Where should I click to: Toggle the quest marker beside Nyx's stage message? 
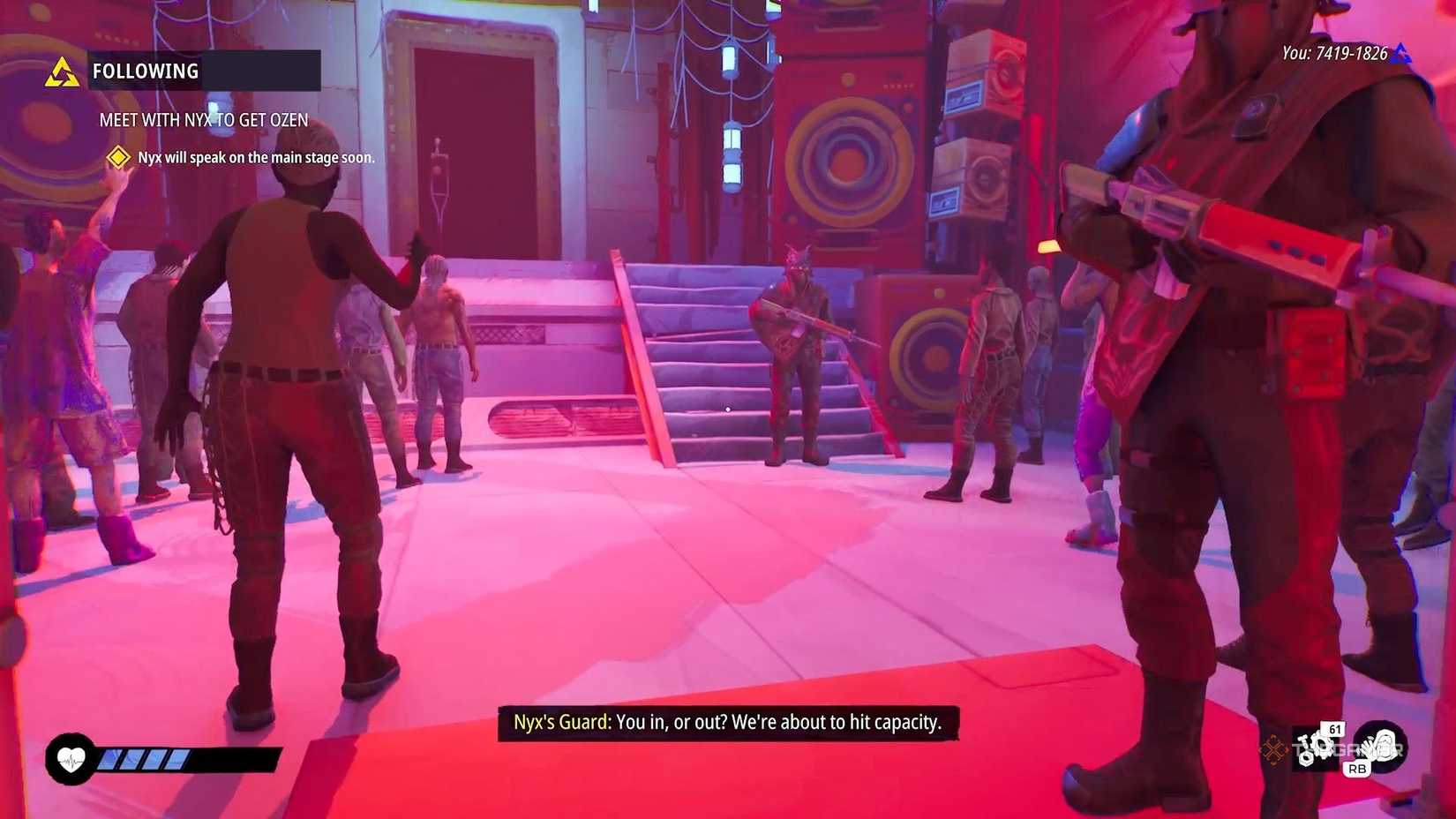pos(117,157)
